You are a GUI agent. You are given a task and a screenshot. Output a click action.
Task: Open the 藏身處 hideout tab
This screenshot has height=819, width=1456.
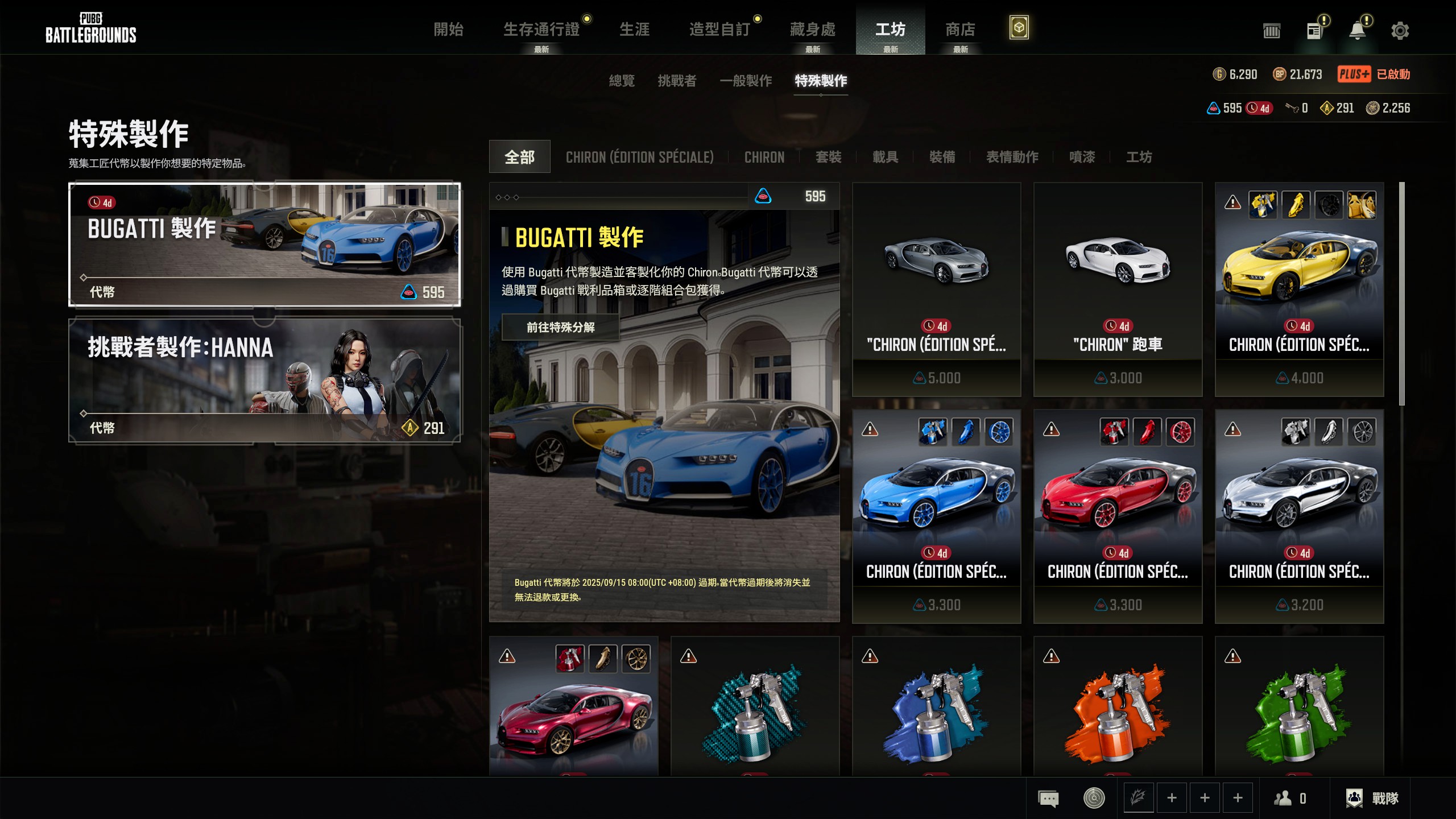(x=812, y=30)
